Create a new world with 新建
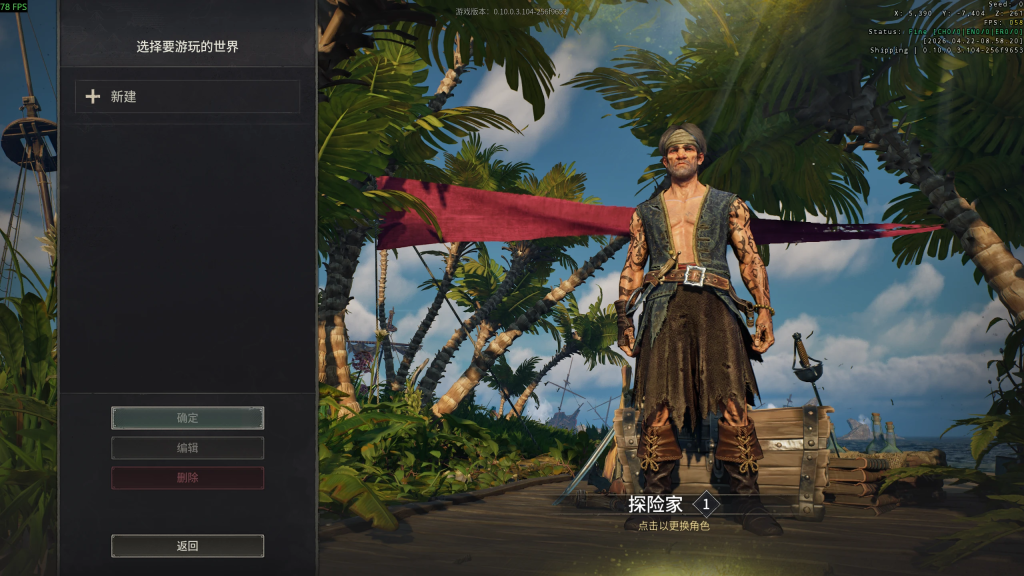The height and width of the screenshot is (576, 1024). point(187,97)
